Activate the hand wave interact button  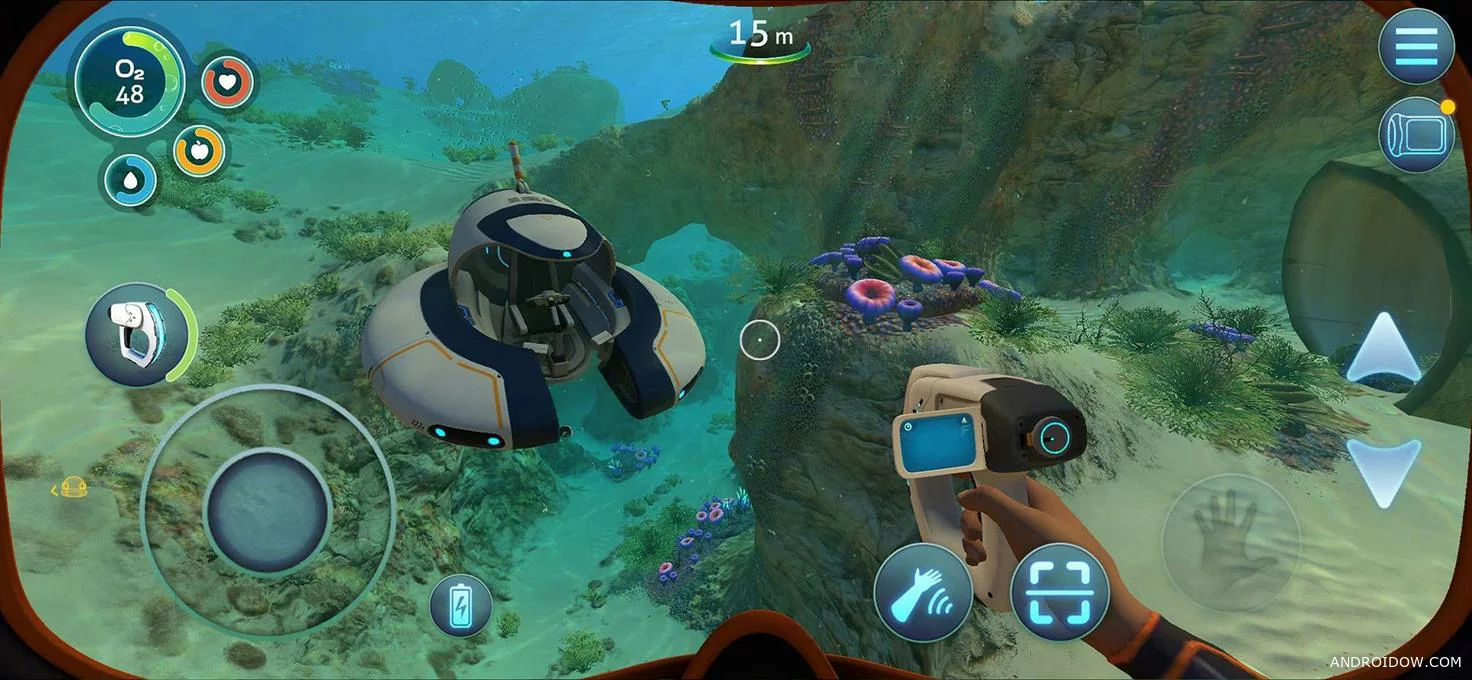pyautogui.click(x=923, y=593)
